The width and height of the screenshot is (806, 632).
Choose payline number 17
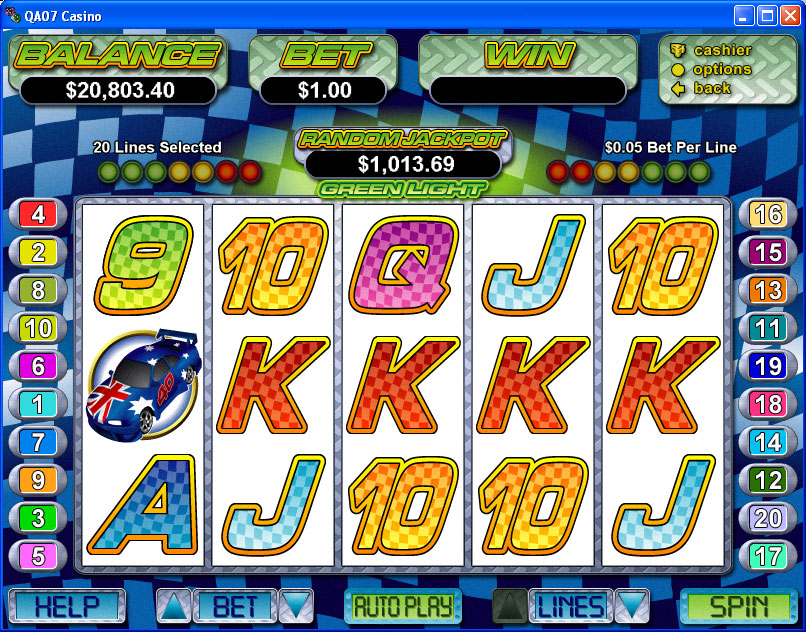point(767,555)
